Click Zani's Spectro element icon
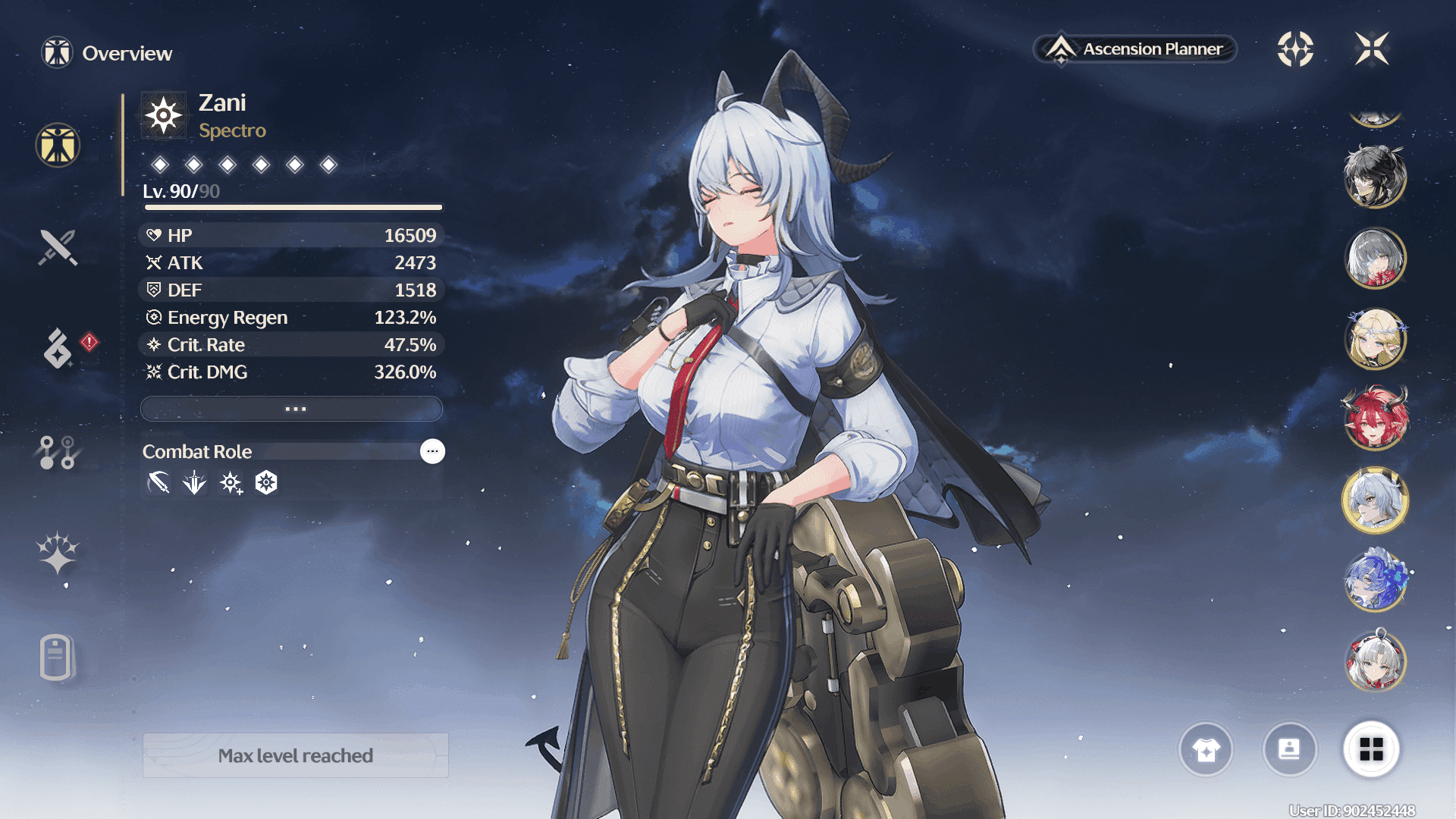 click(164, 116)
